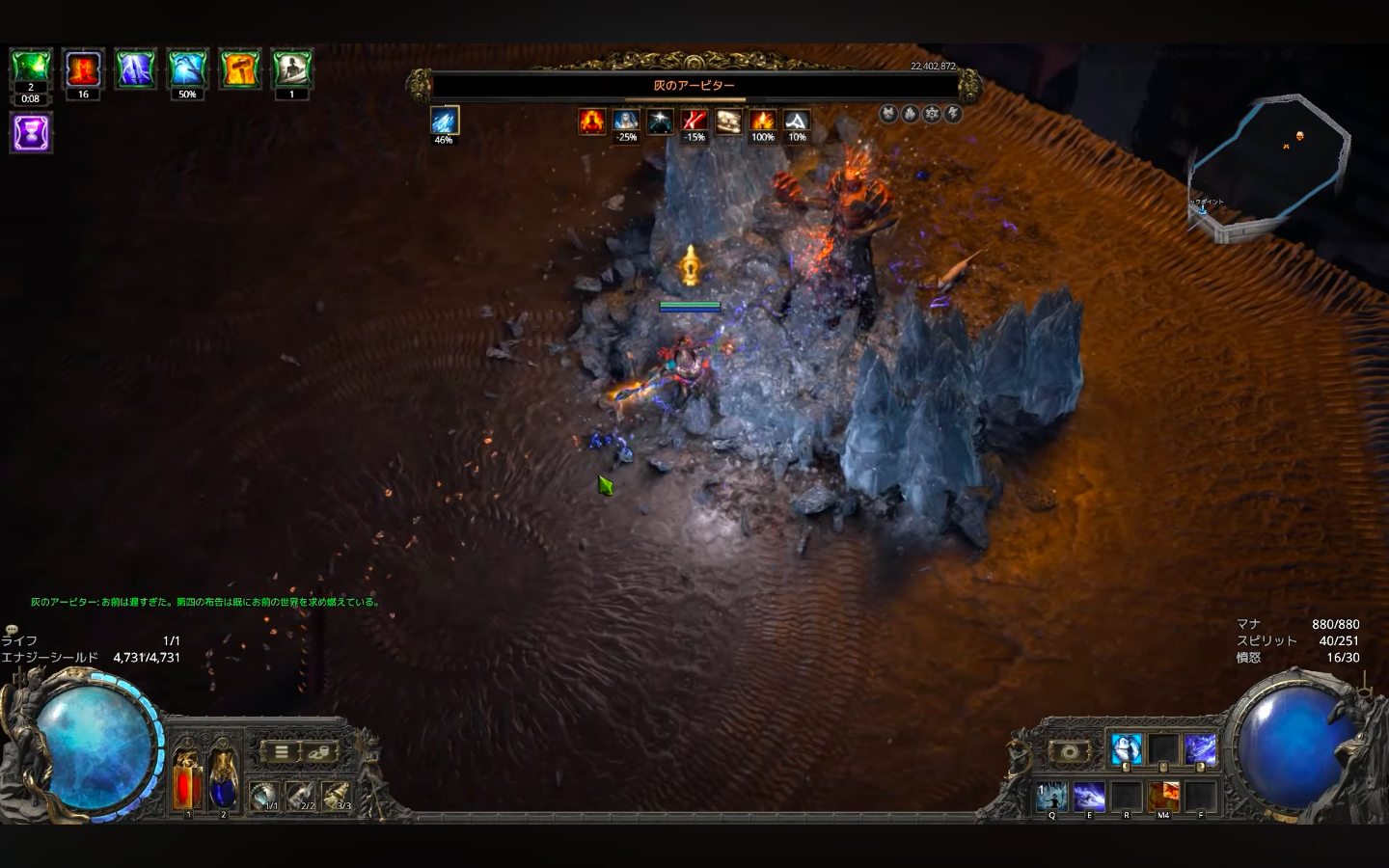The width and height of the screenshot is (1389, 868).
Task: Click the red rage buff with 16 stacks
Action: [83, 68]
